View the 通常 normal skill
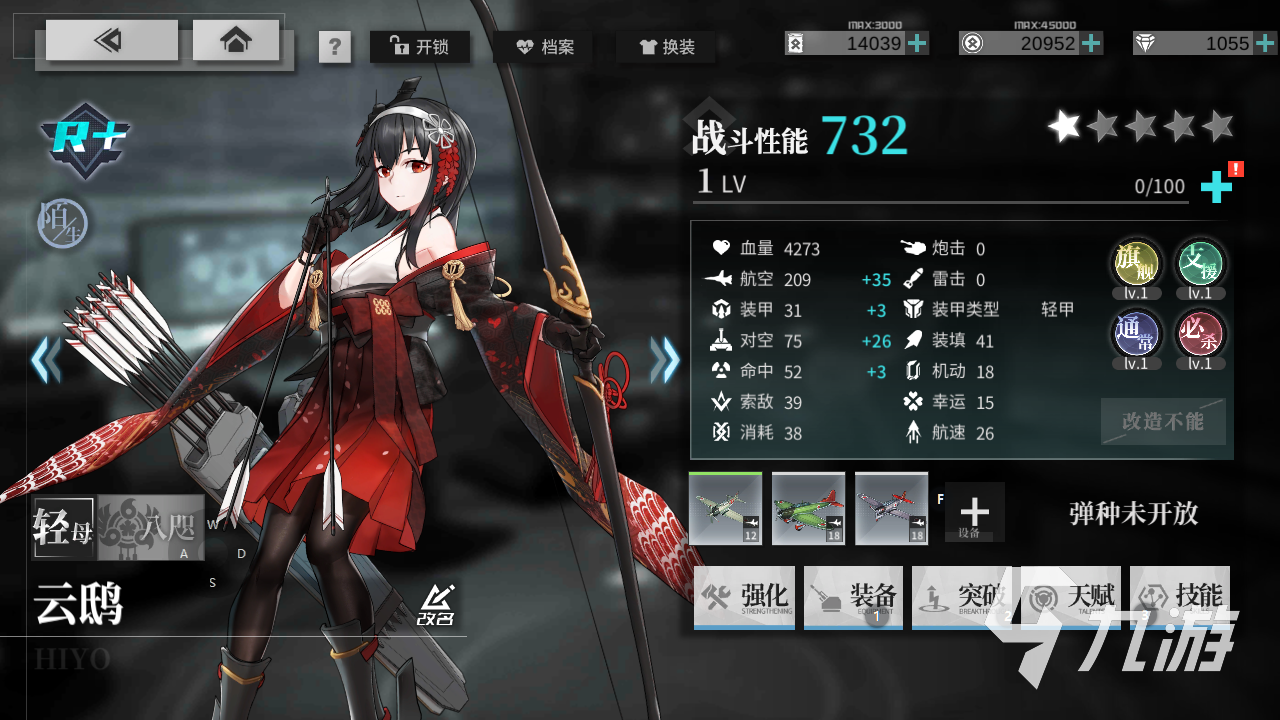 tap(1137, 334)
